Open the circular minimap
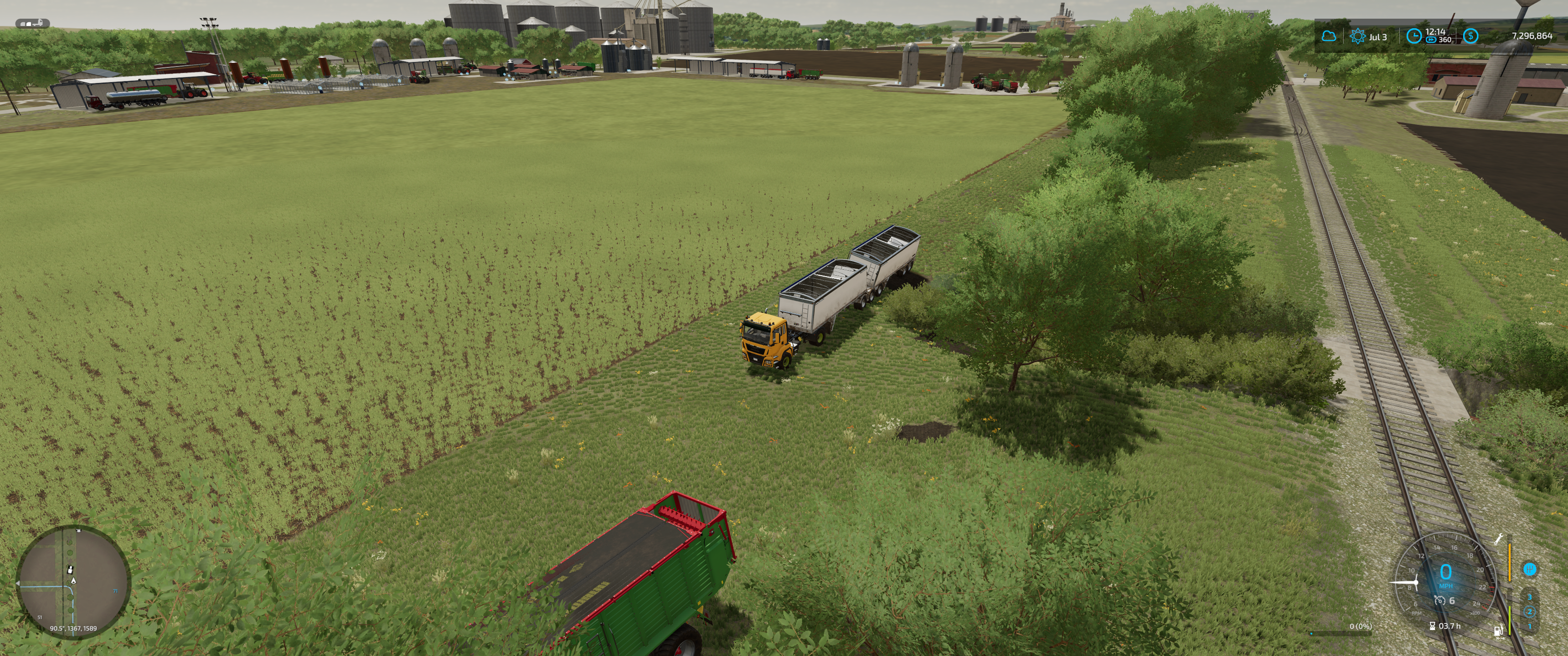Viewport: 1568px width, 656px height. coord(72,582)
